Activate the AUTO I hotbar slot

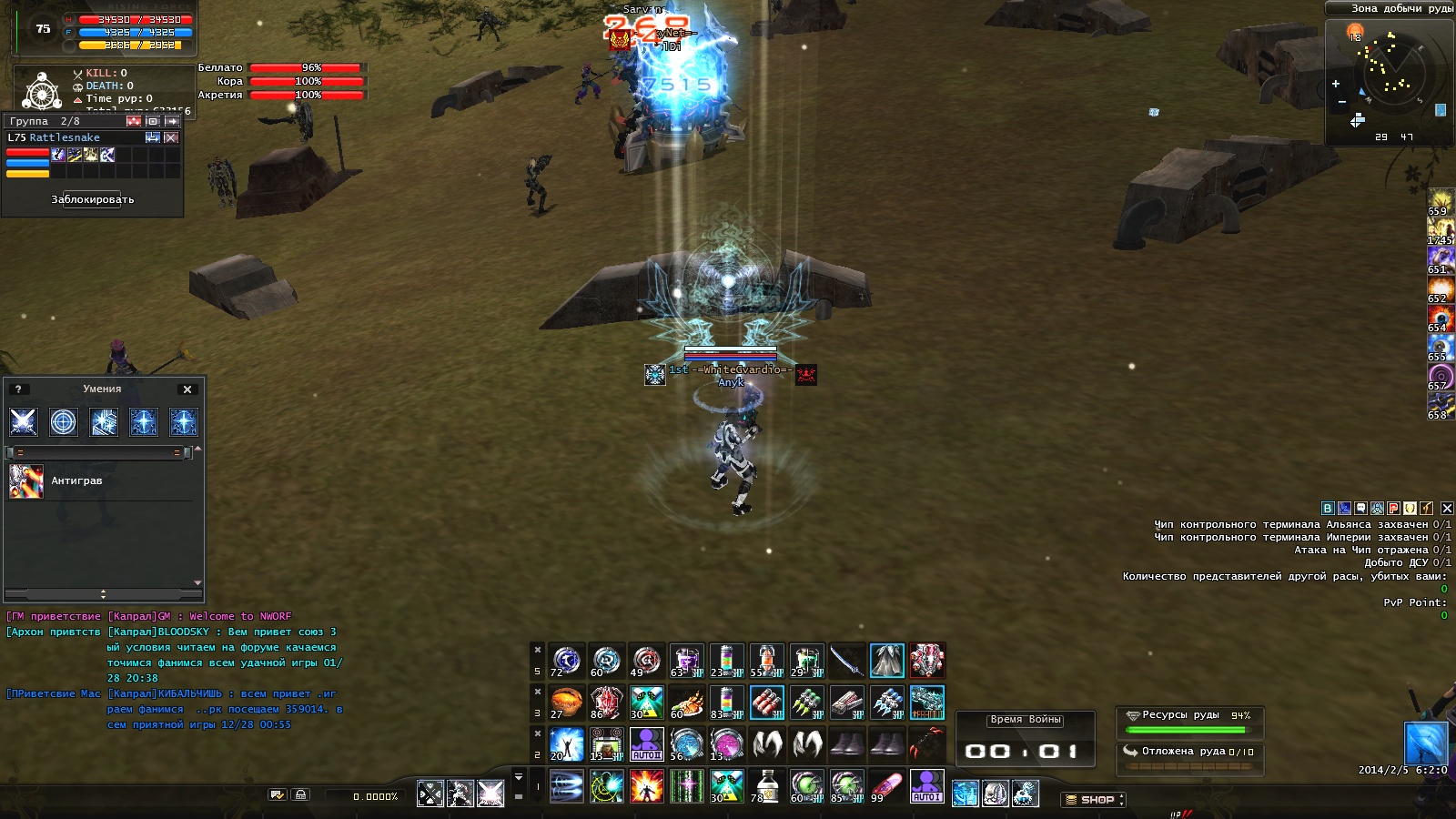pyautogui.click(x=926, y=786)
